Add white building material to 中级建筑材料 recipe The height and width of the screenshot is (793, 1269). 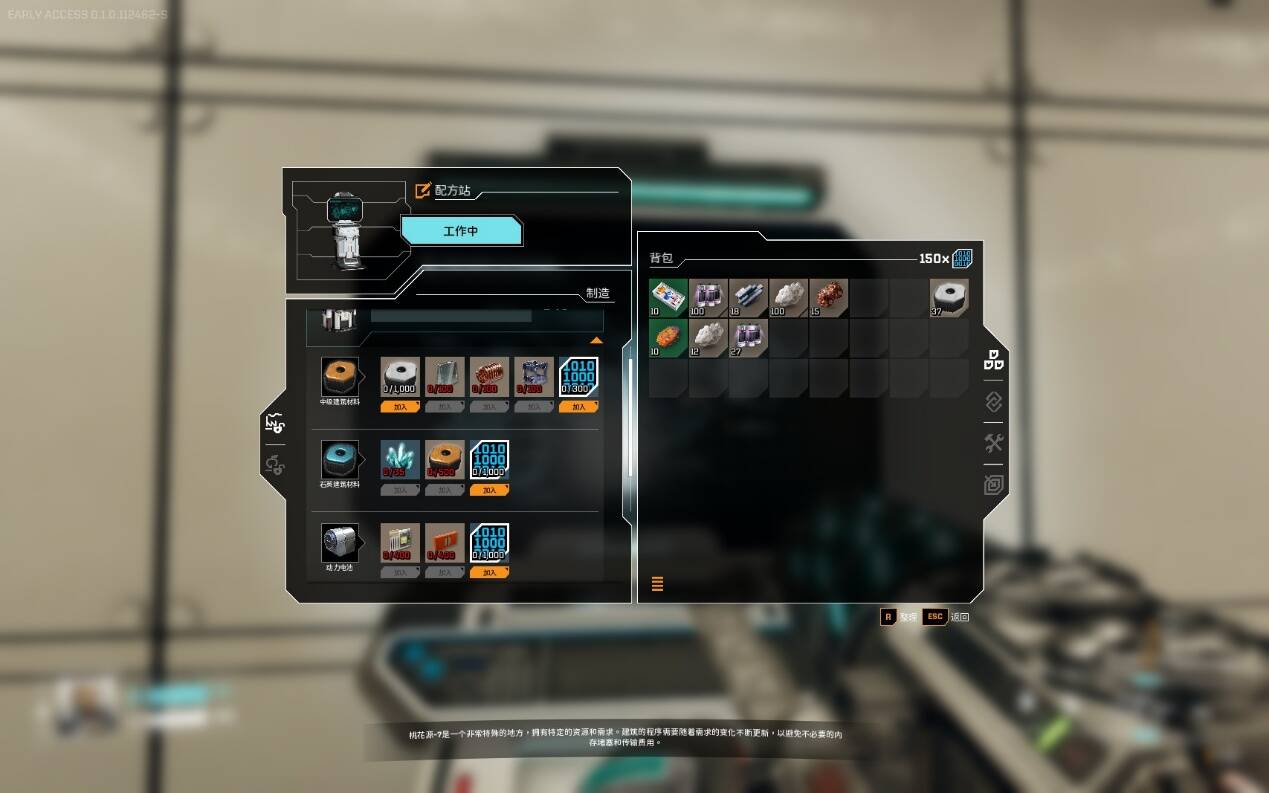click(400, 407)
